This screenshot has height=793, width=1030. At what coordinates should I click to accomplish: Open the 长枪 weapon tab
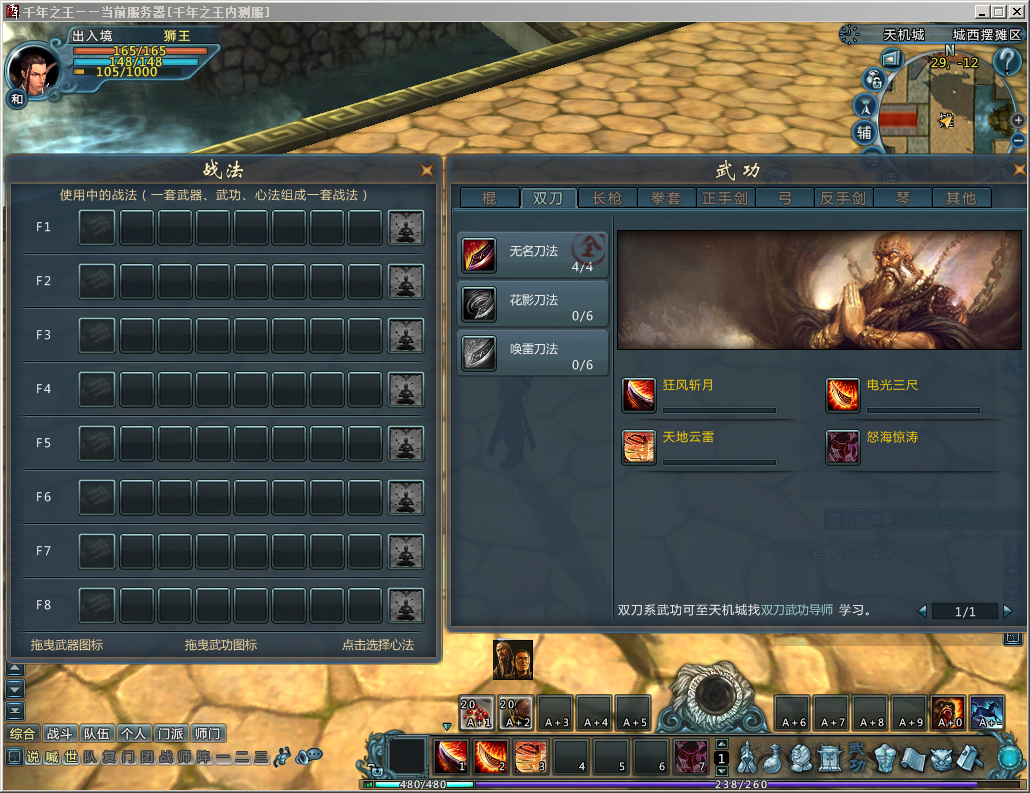(x=607, y=198)
